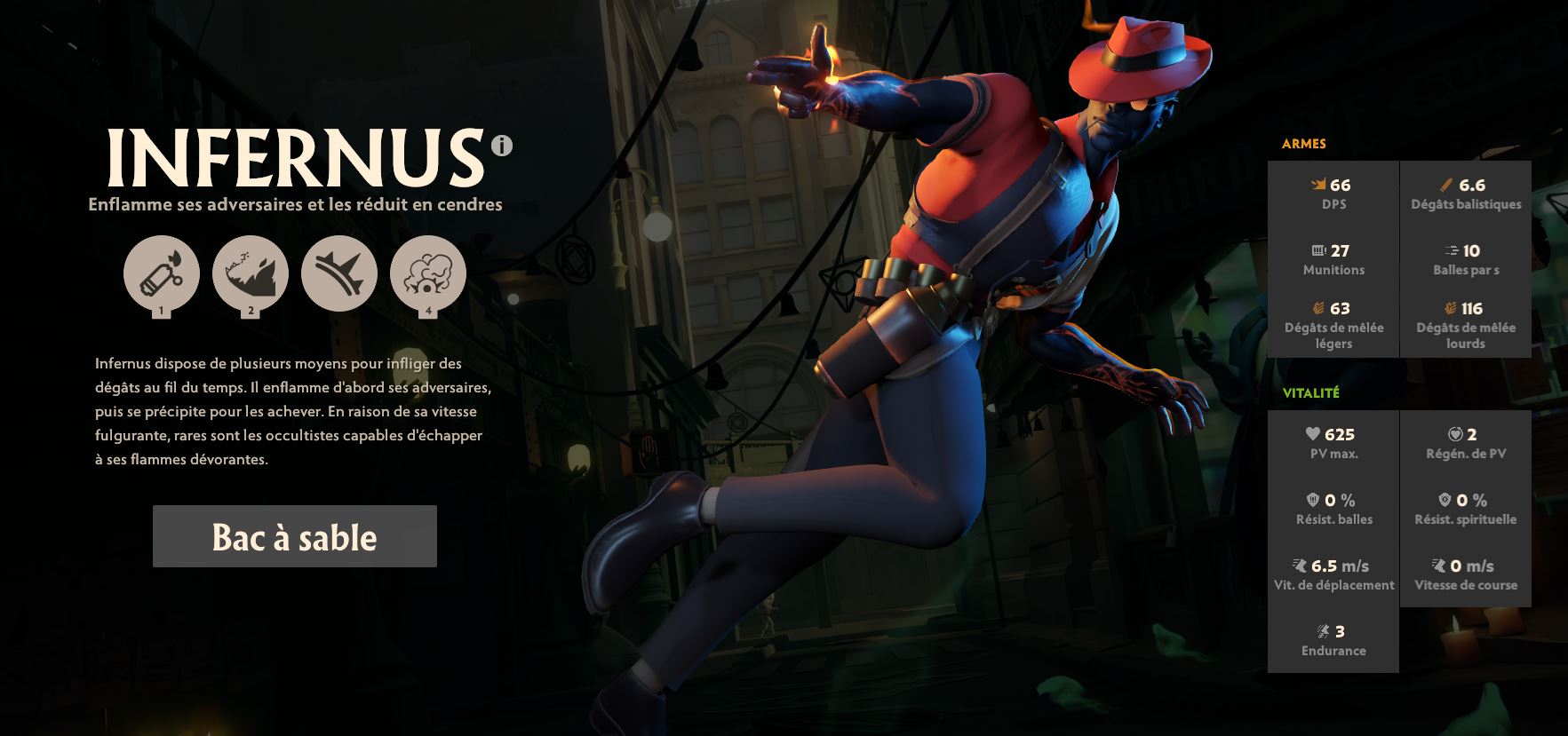1568x736 pixels.
Task: Click the ARMES section header
Action: pyautogui.click(x=1303, y=143)
